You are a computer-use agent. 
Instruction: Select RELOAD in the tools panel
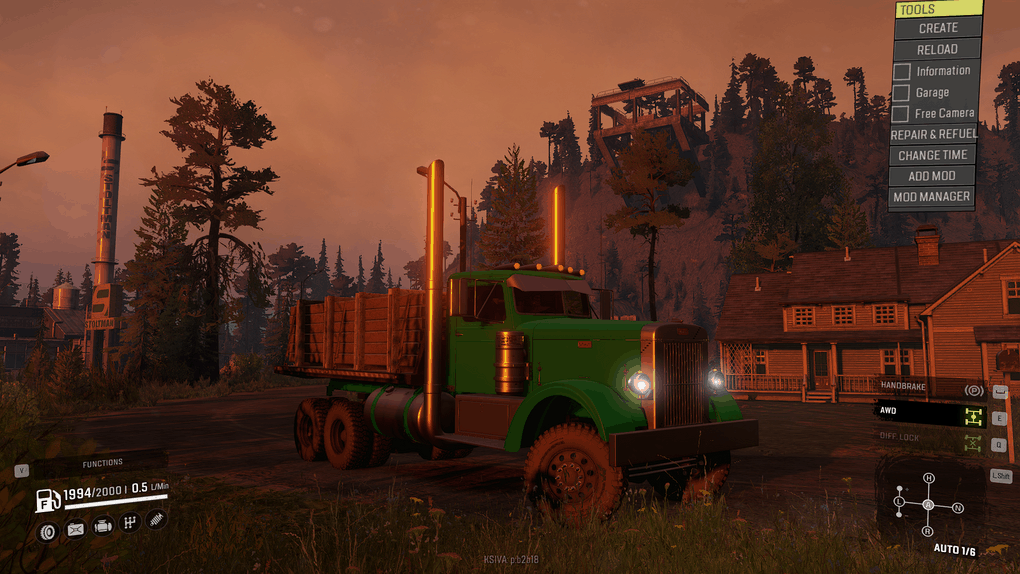(937, 49)
